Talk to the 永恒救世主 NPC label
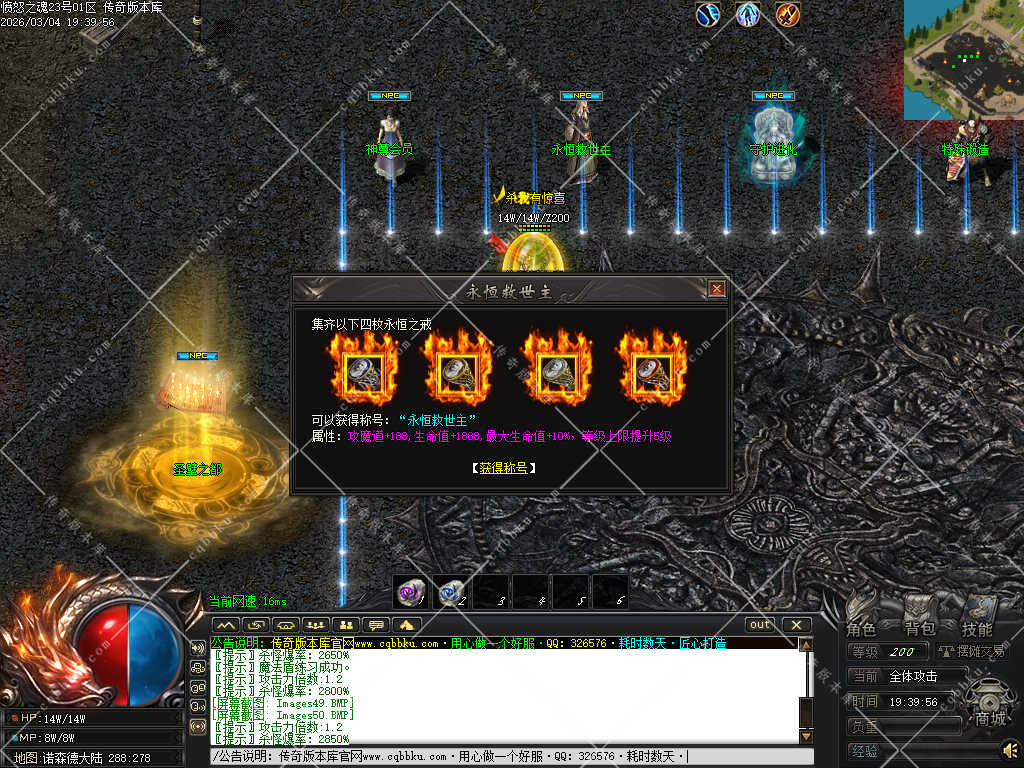The width and height of the screenshot is (1024, 768). pos(581,150)
